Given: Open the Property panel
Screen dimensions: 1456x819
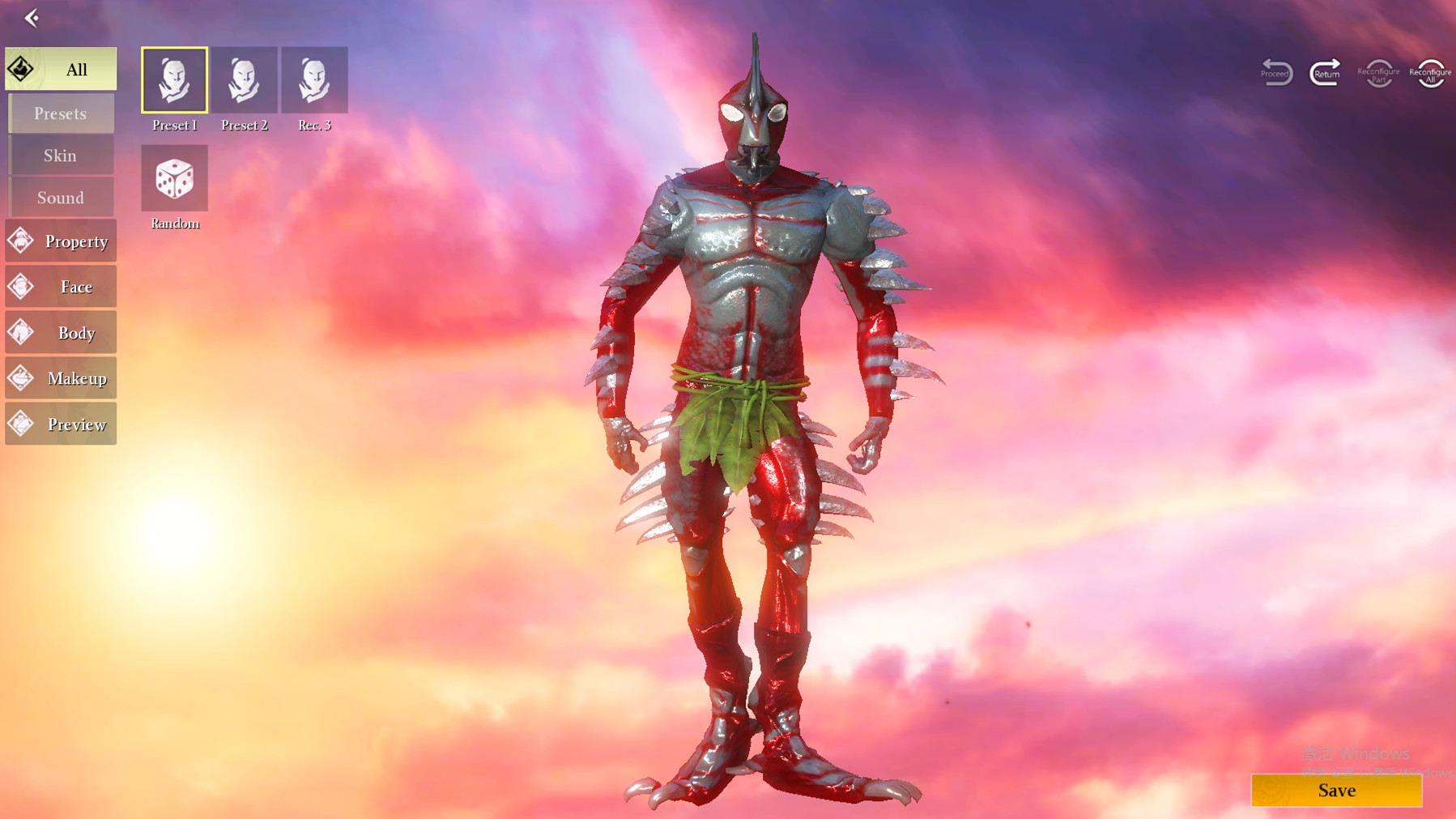Looking at the screenshot, I should 61,241.
